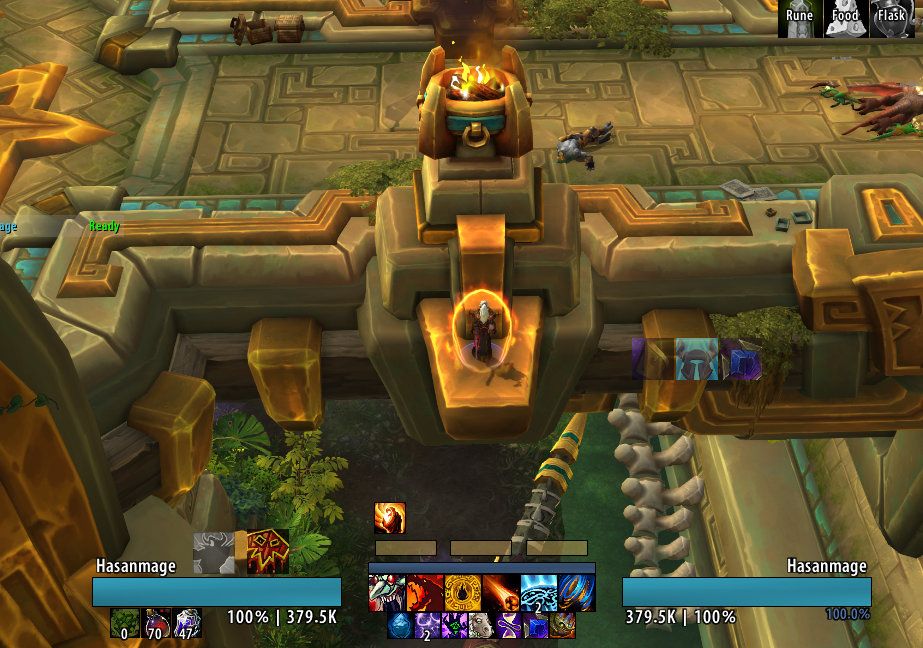Viewport: 923px width, 648px height.
Task: Activate the troll Berserking ability
Action: 387,594
